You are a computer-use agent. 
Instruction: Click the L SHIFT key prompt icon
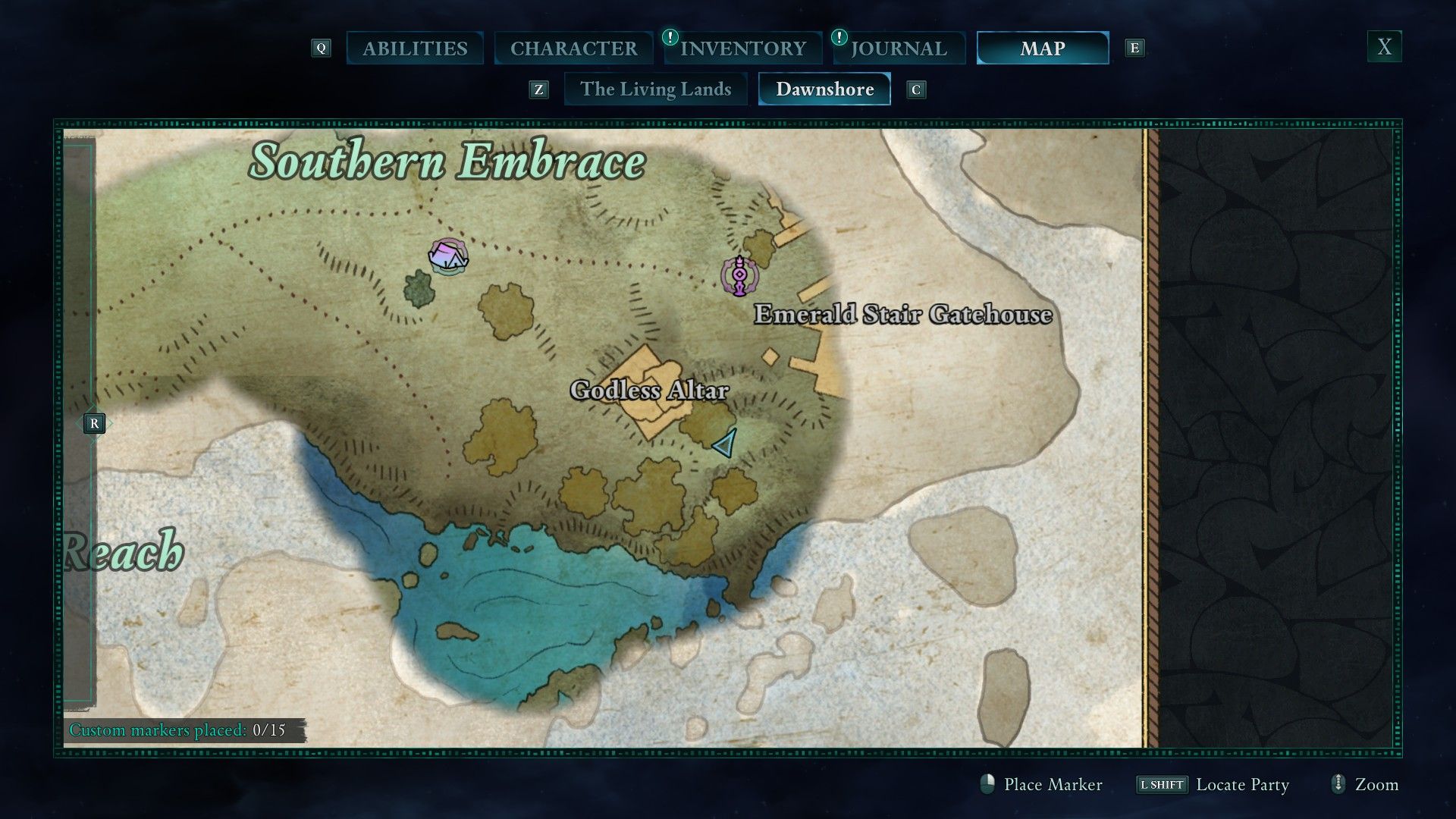pos(1164,785)
